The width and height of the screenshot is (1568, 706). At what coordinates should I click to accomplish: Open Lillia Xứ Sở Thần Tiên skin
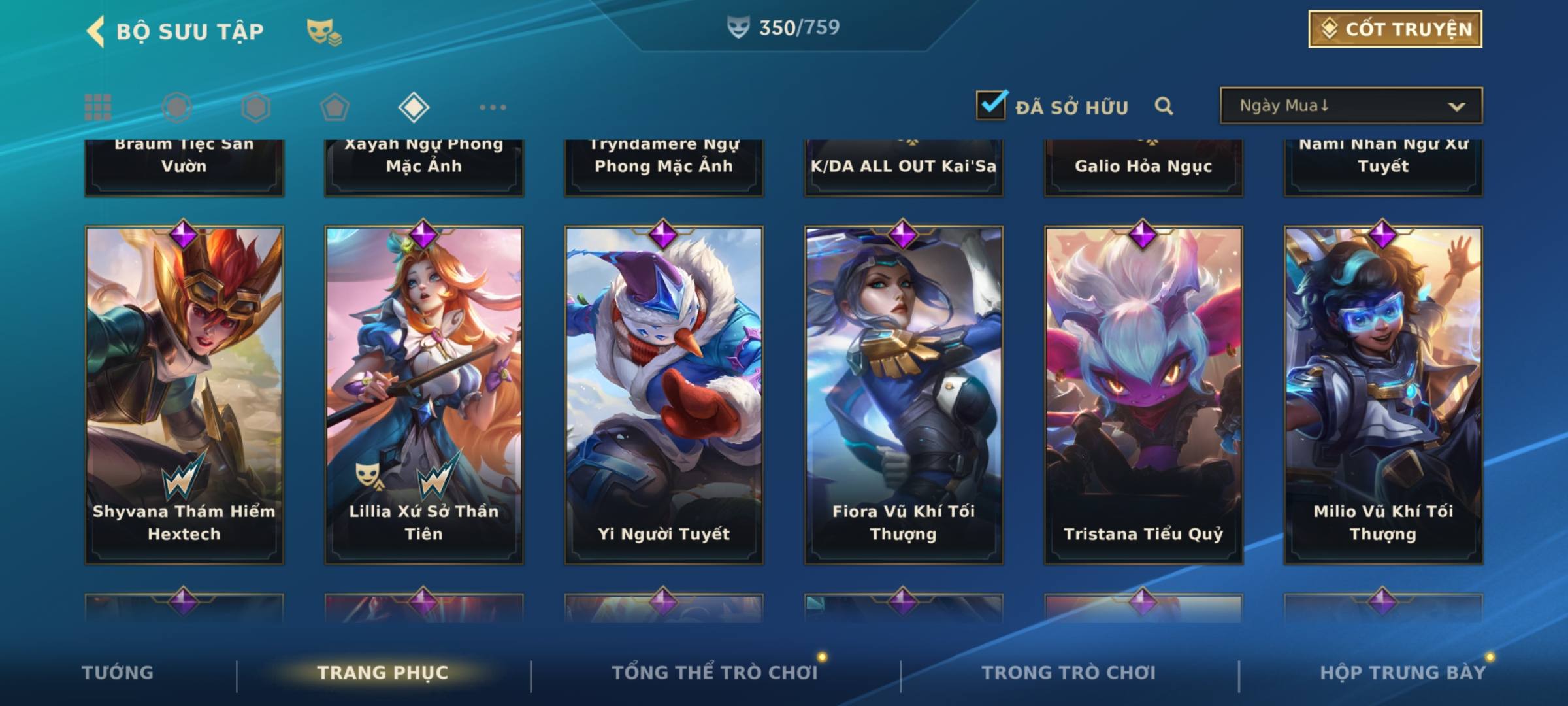point(424,395)
